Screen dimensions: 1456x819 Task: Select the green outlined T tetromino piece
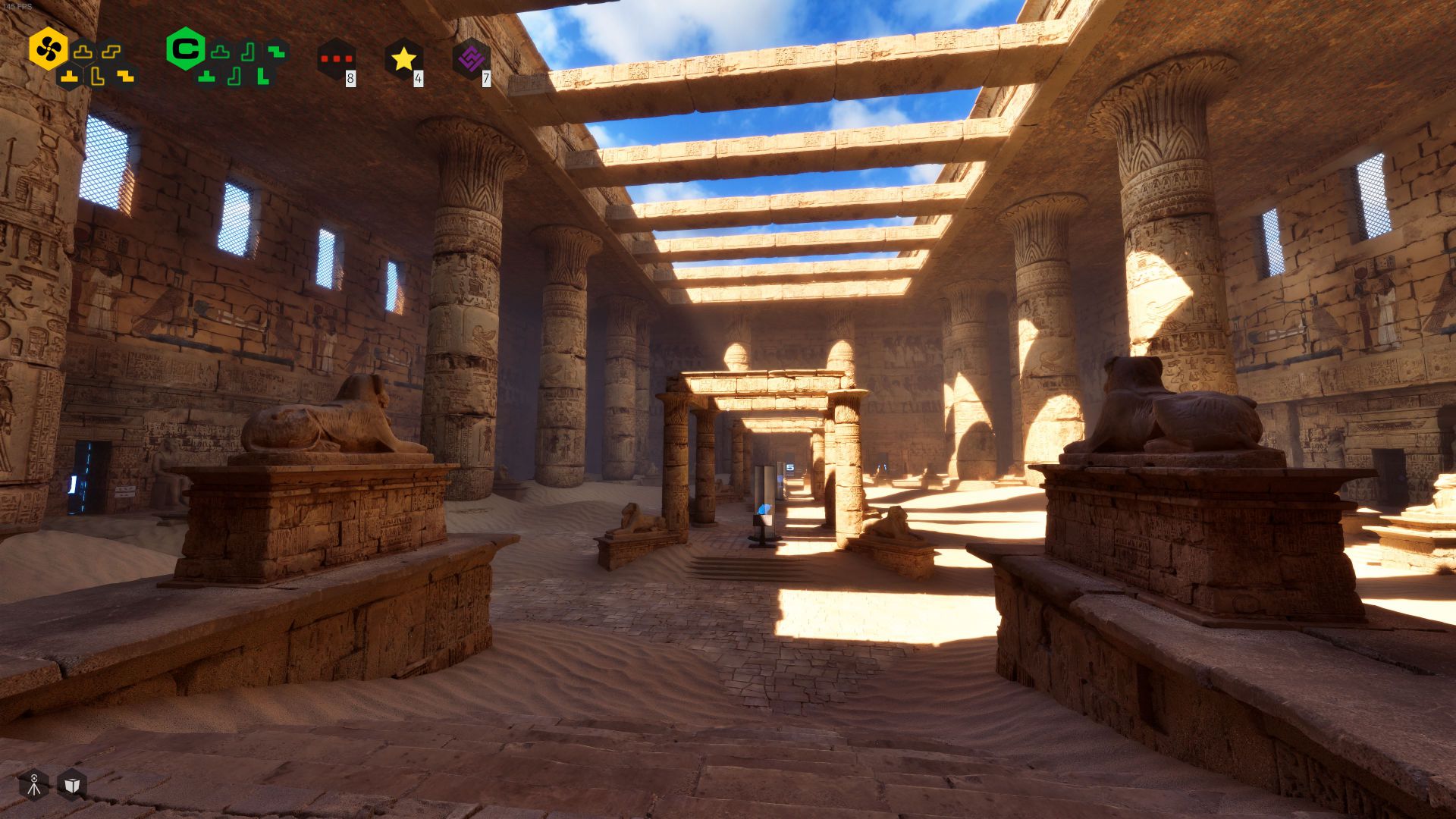pyautogui.click(x=220, y=52)
